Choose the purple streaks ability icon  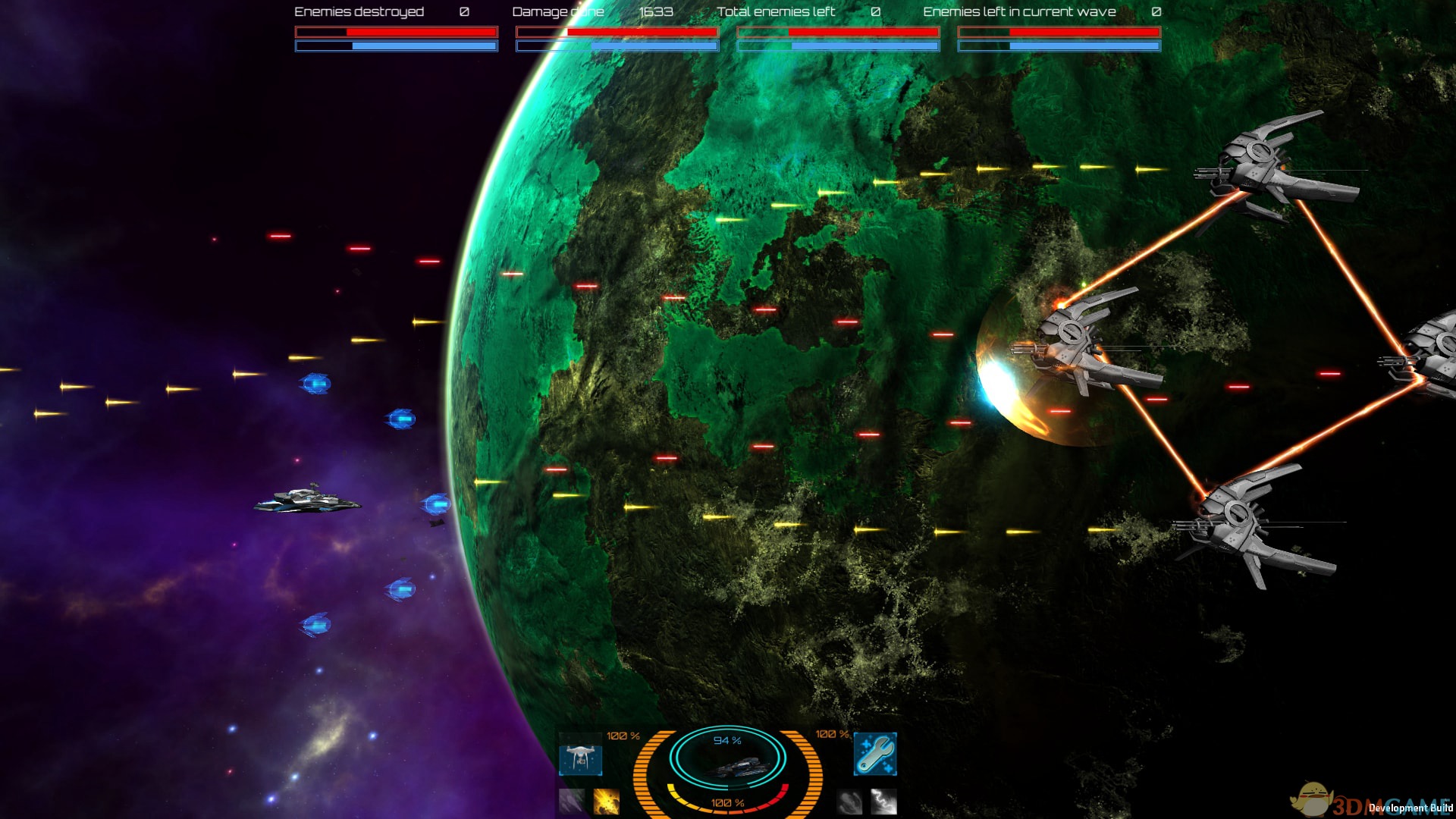[x=572, y=801]
